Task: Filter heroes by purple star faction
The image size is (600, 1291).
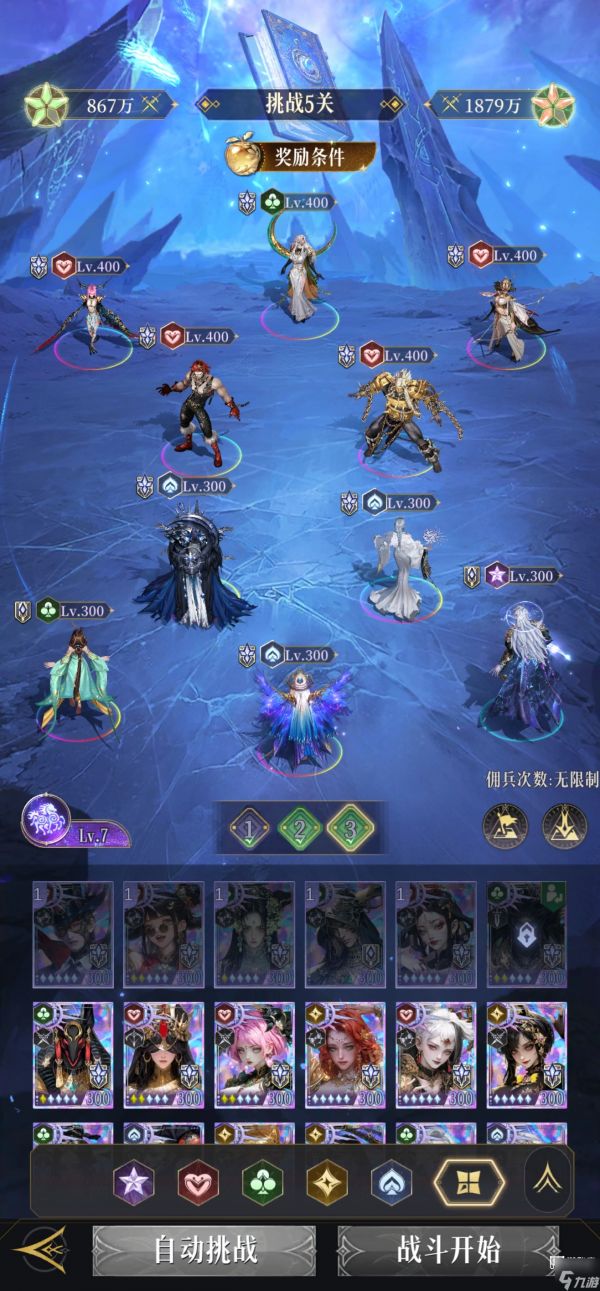Action: point(133,1183)
